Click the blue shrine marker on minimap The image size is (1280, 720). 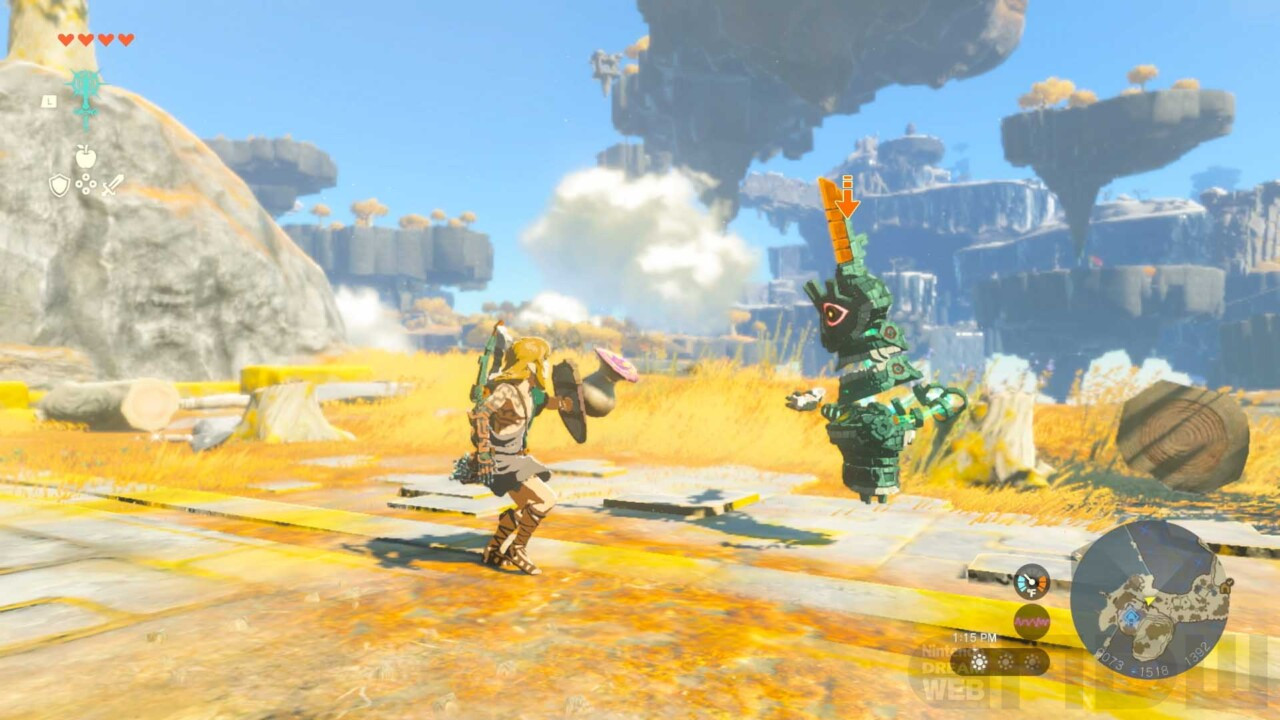coord(1131,619)
